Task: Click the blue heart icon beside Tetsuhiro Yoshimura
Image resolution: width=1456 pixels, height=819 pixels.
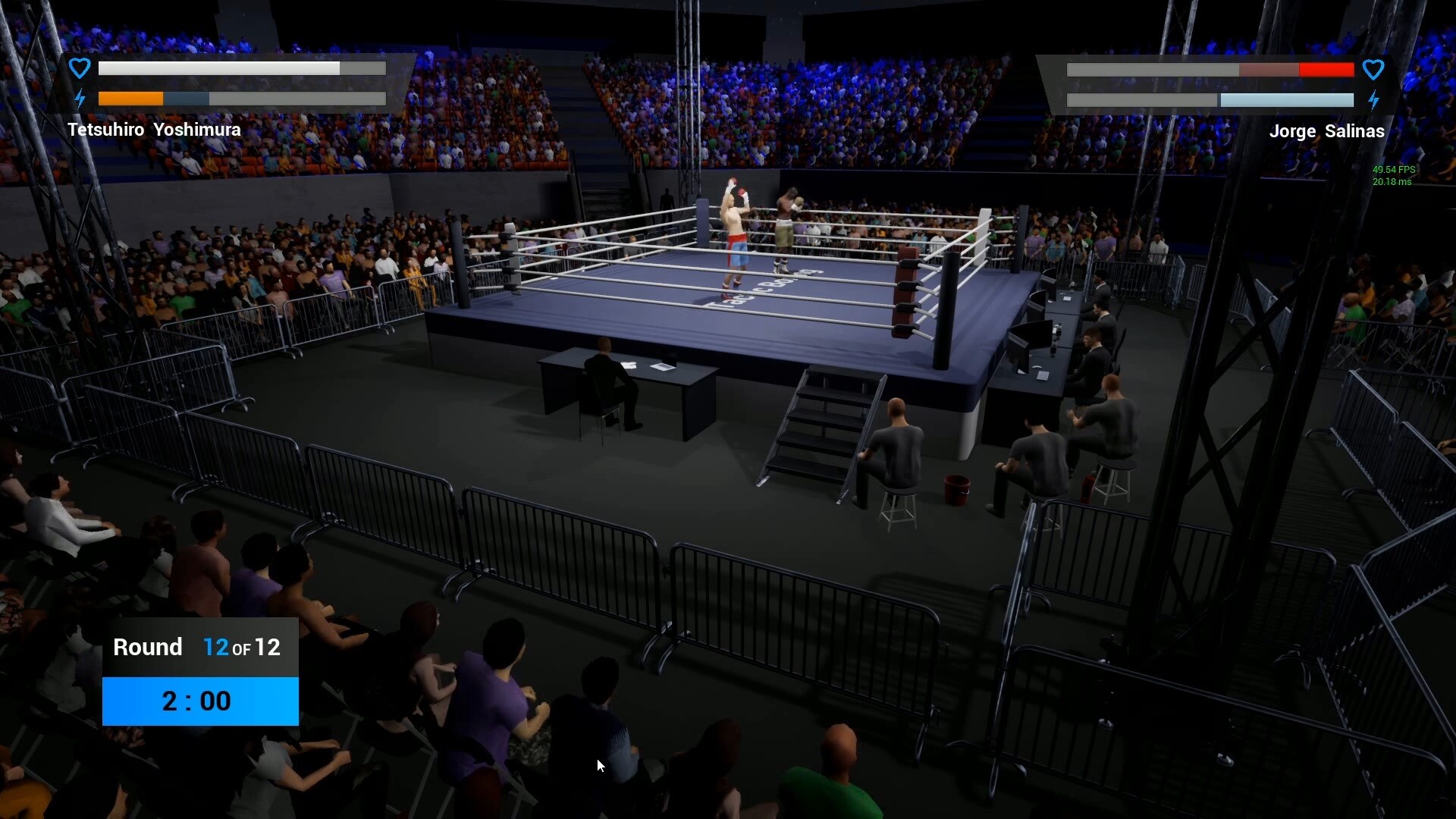Action: tap(79, 67)
